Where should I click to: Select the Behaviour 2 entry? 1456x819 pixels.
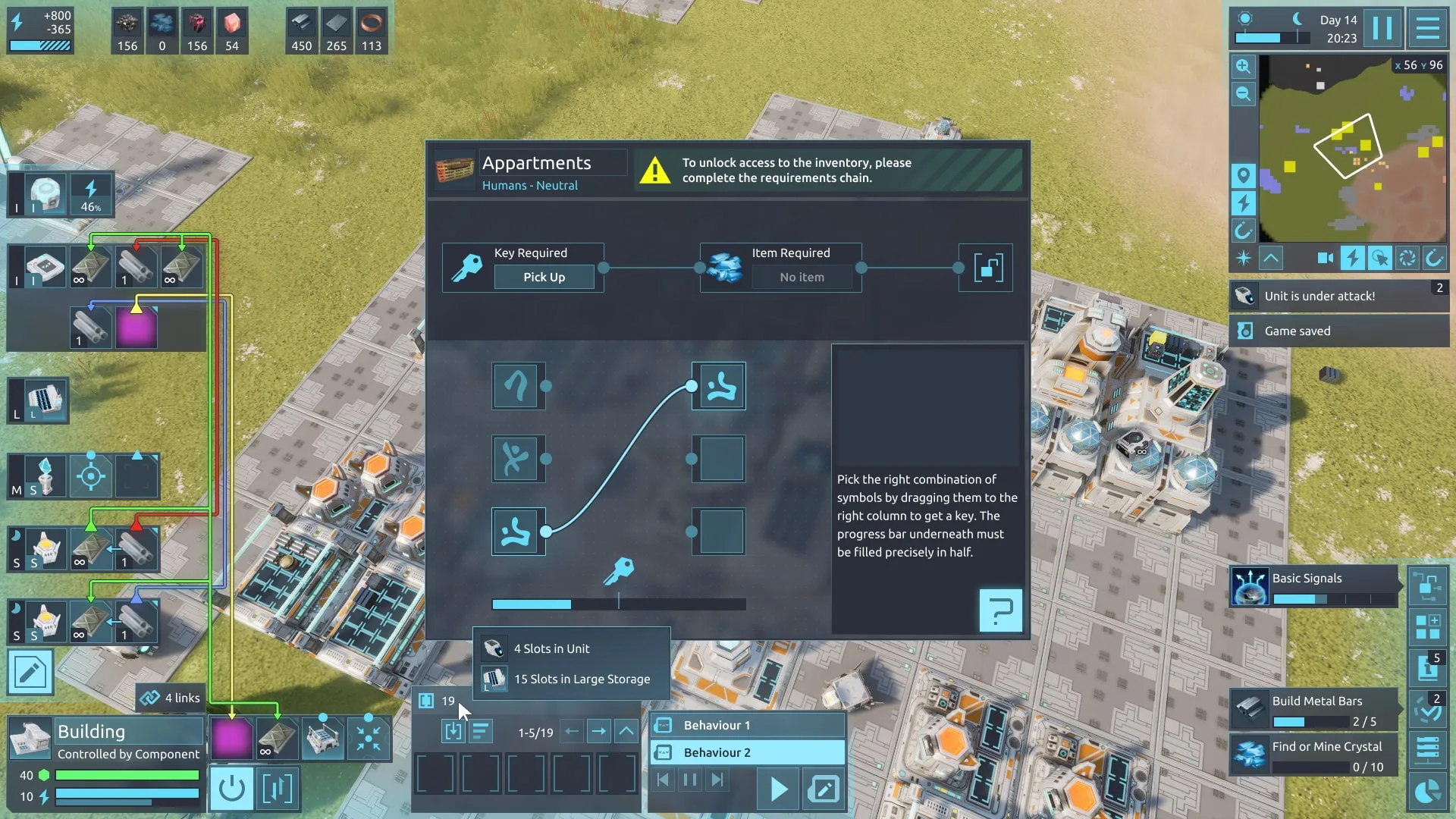coord(747,753)
